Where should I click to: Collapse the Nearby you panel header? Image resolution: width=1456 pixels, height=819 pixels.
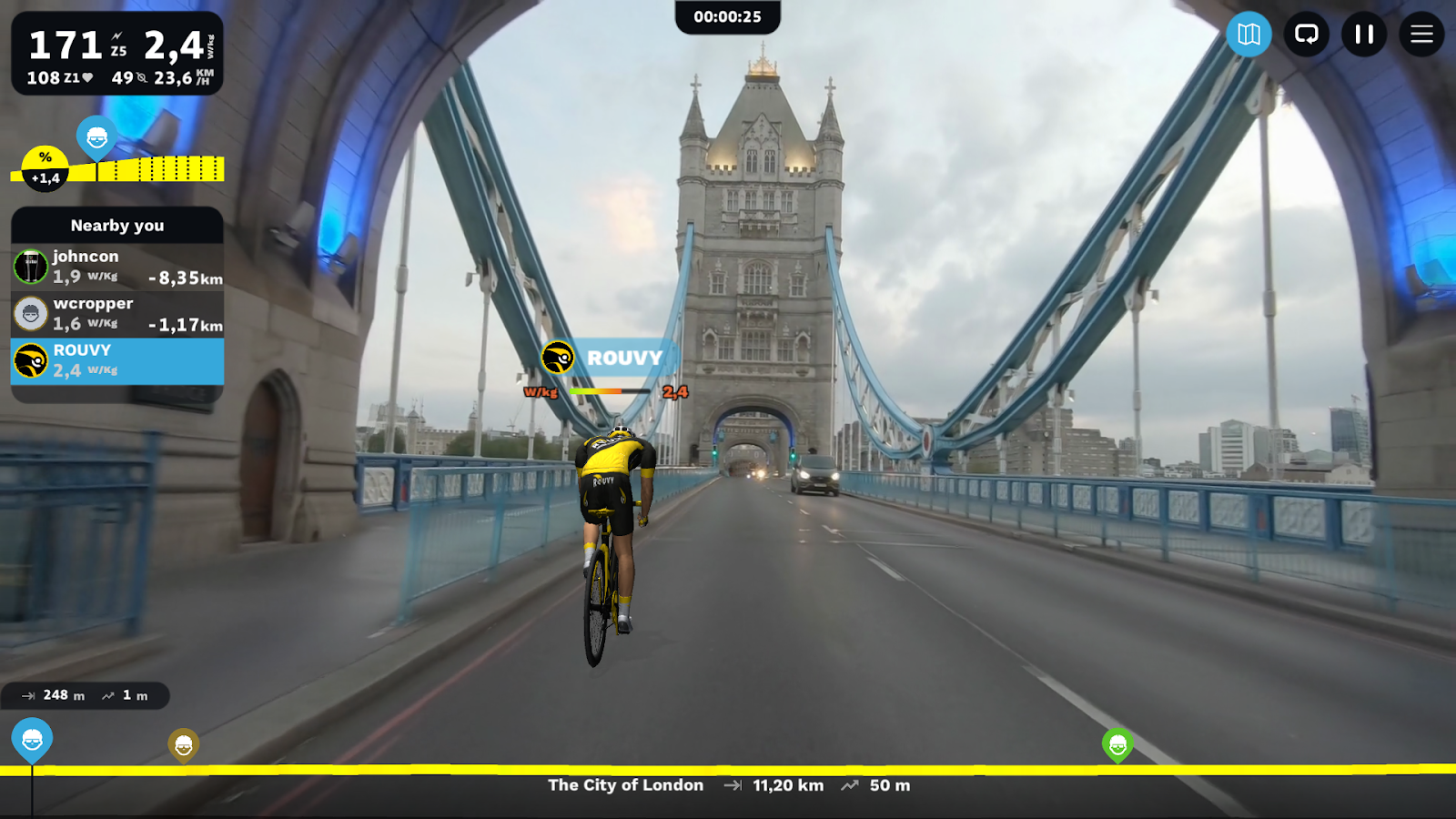click(116, 226)
